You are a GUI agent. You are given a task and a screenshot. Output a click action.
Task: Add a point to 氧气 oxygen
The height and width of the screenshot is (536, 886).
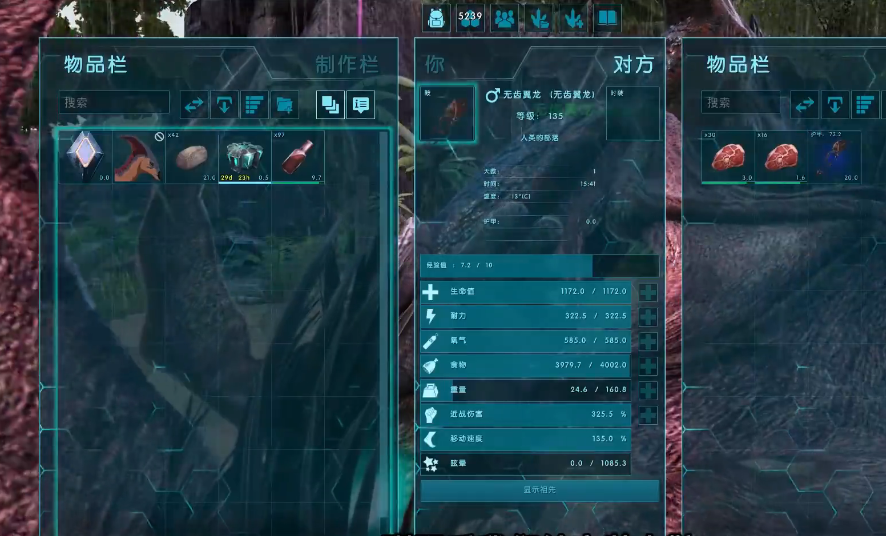point(648,341)
